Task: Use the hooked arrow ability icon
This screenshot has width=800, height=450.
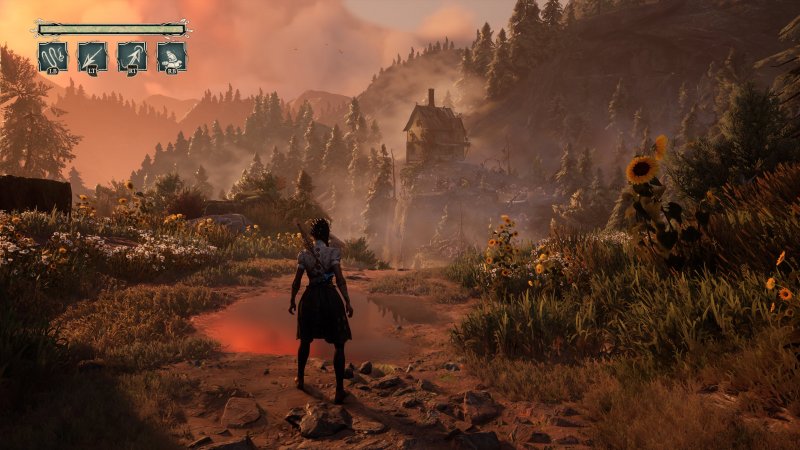Action: click(x=132, y=56)
